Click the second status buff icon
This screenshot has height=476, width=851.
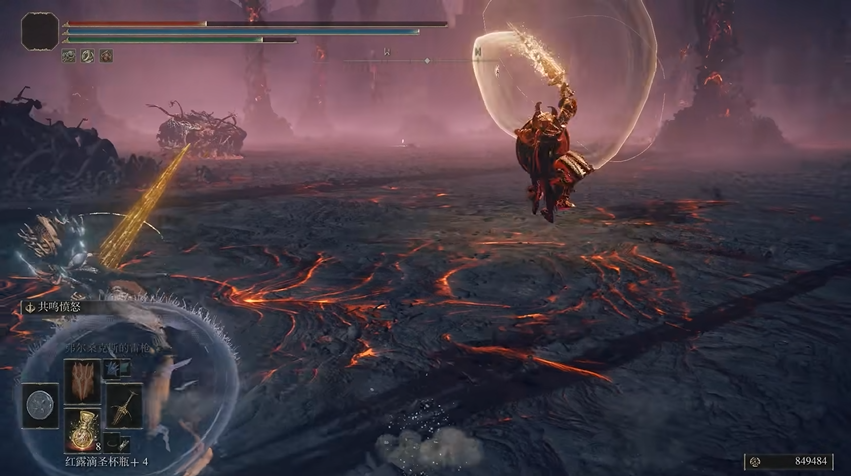coord(87,56)
